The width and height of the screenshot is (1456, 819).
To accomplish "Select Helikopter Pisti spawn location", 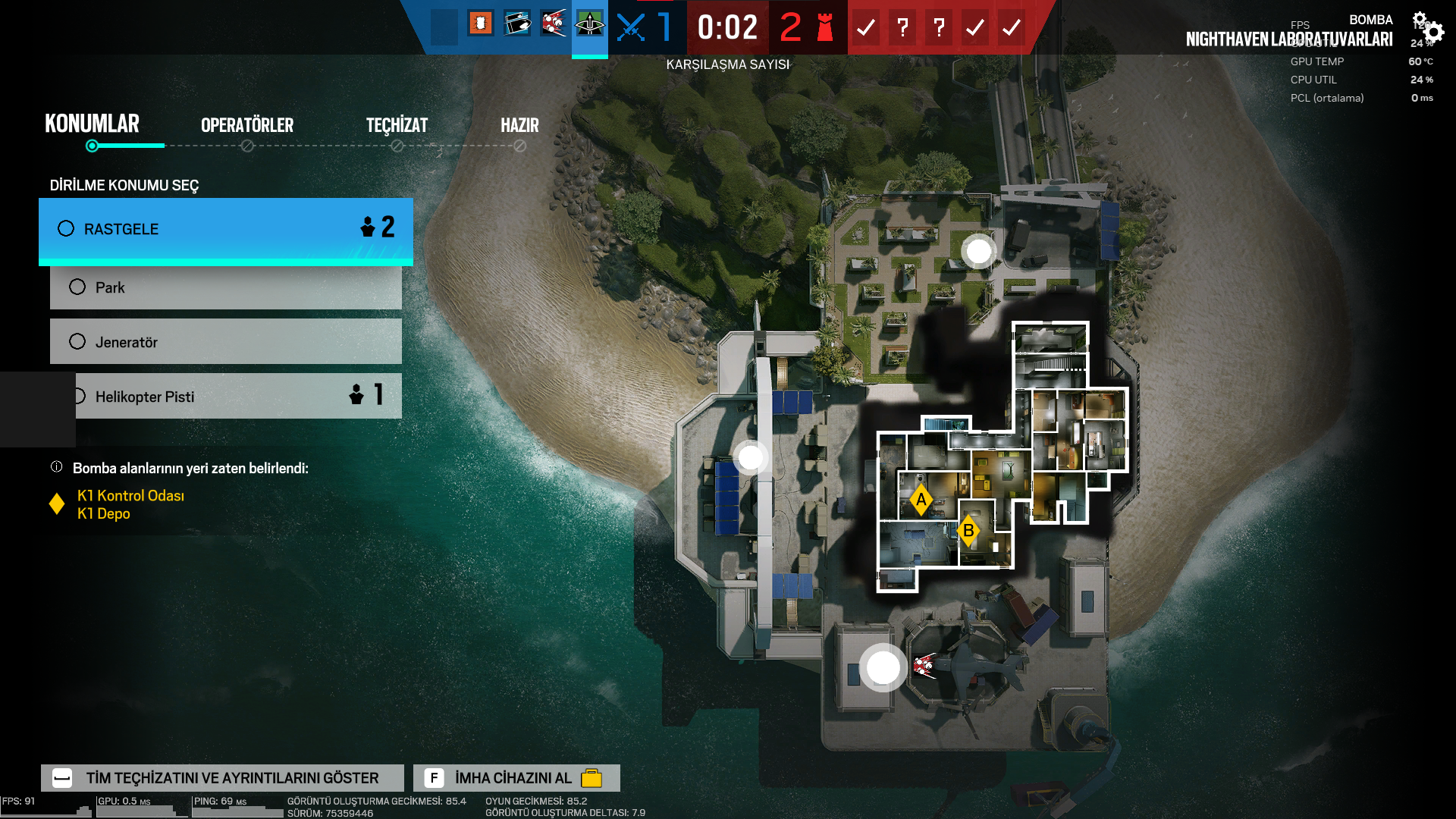I will (x=237, y=397).
